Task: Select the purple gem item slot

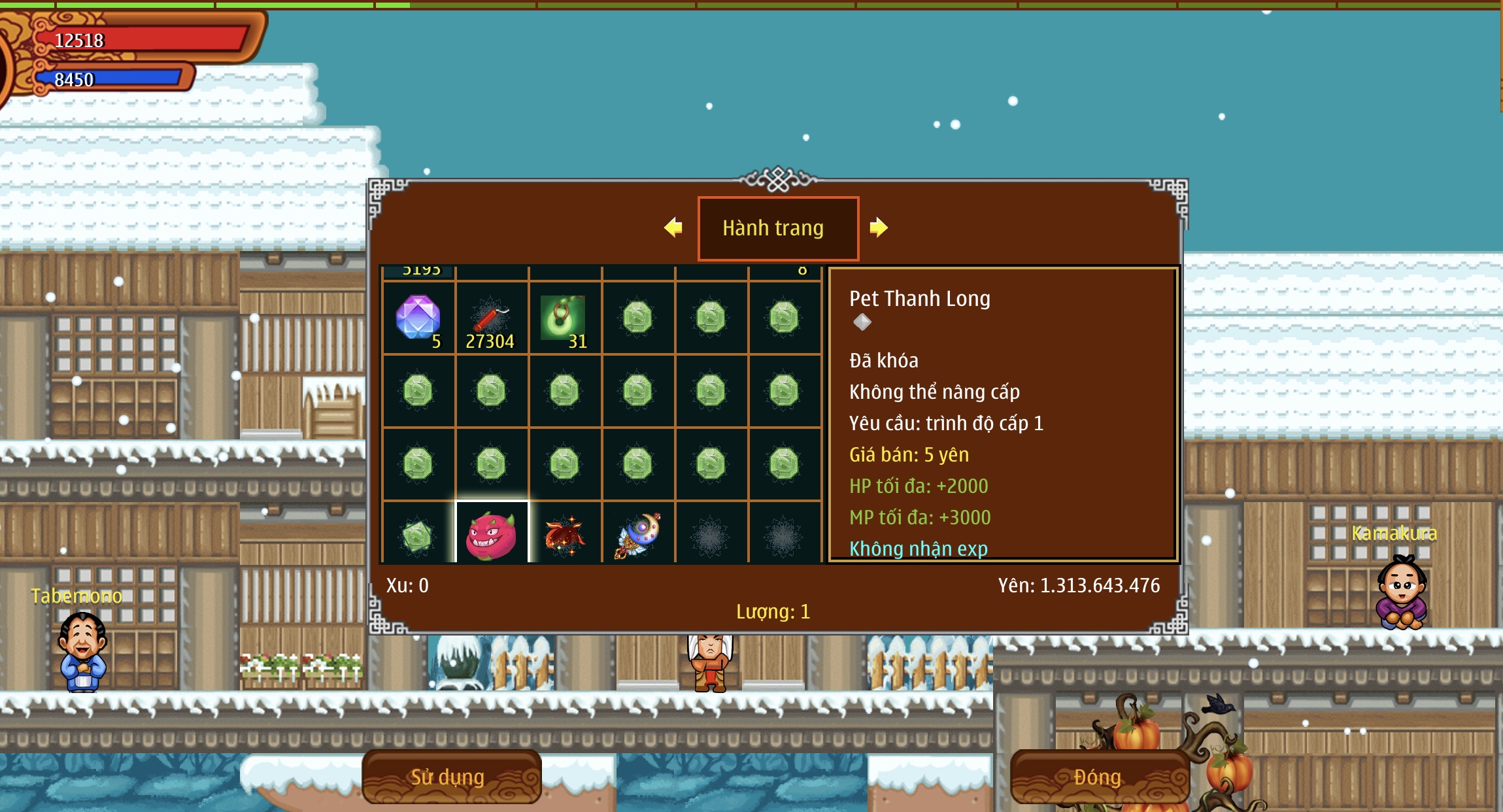Action: (x=418, y=318)
